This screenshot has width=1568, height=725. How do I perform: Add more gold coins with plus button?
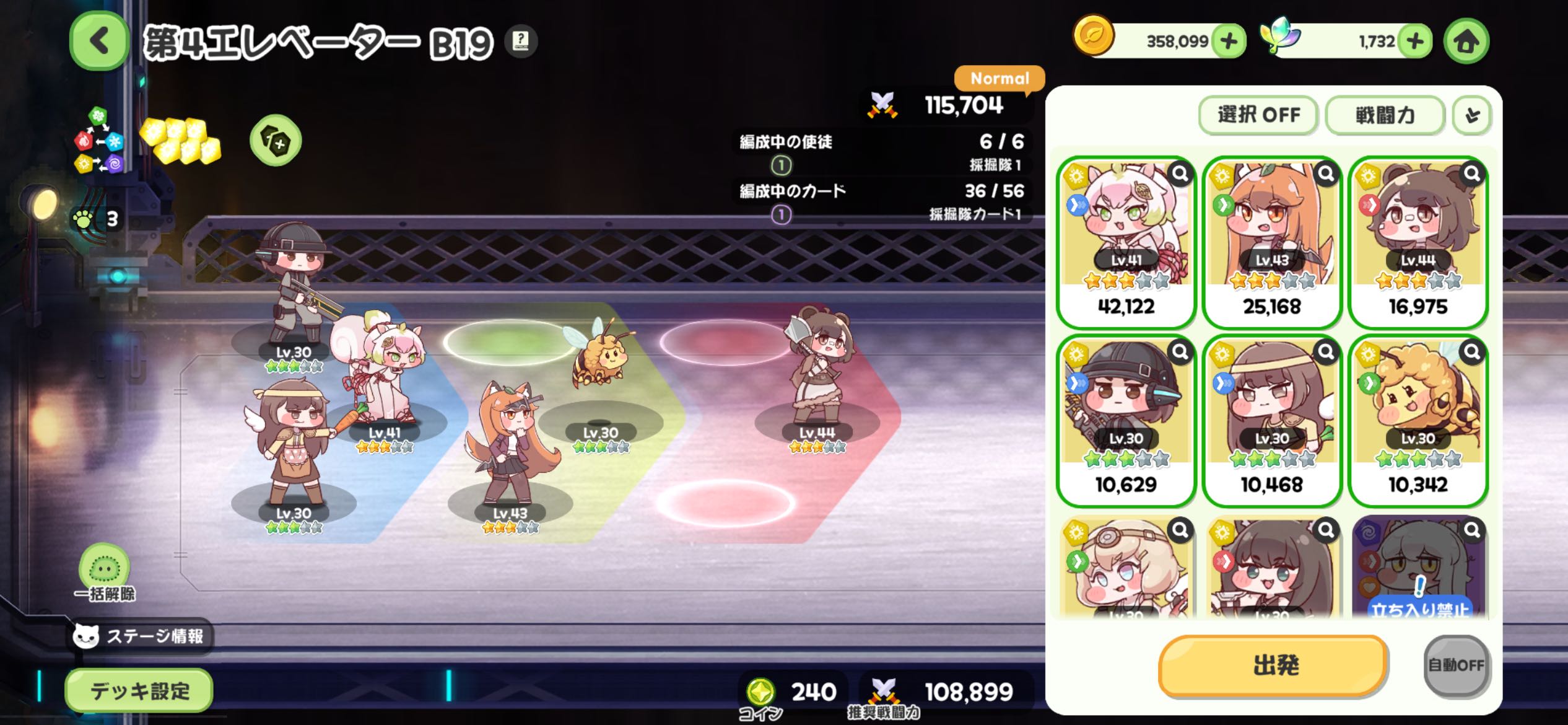click(1229, 42)
